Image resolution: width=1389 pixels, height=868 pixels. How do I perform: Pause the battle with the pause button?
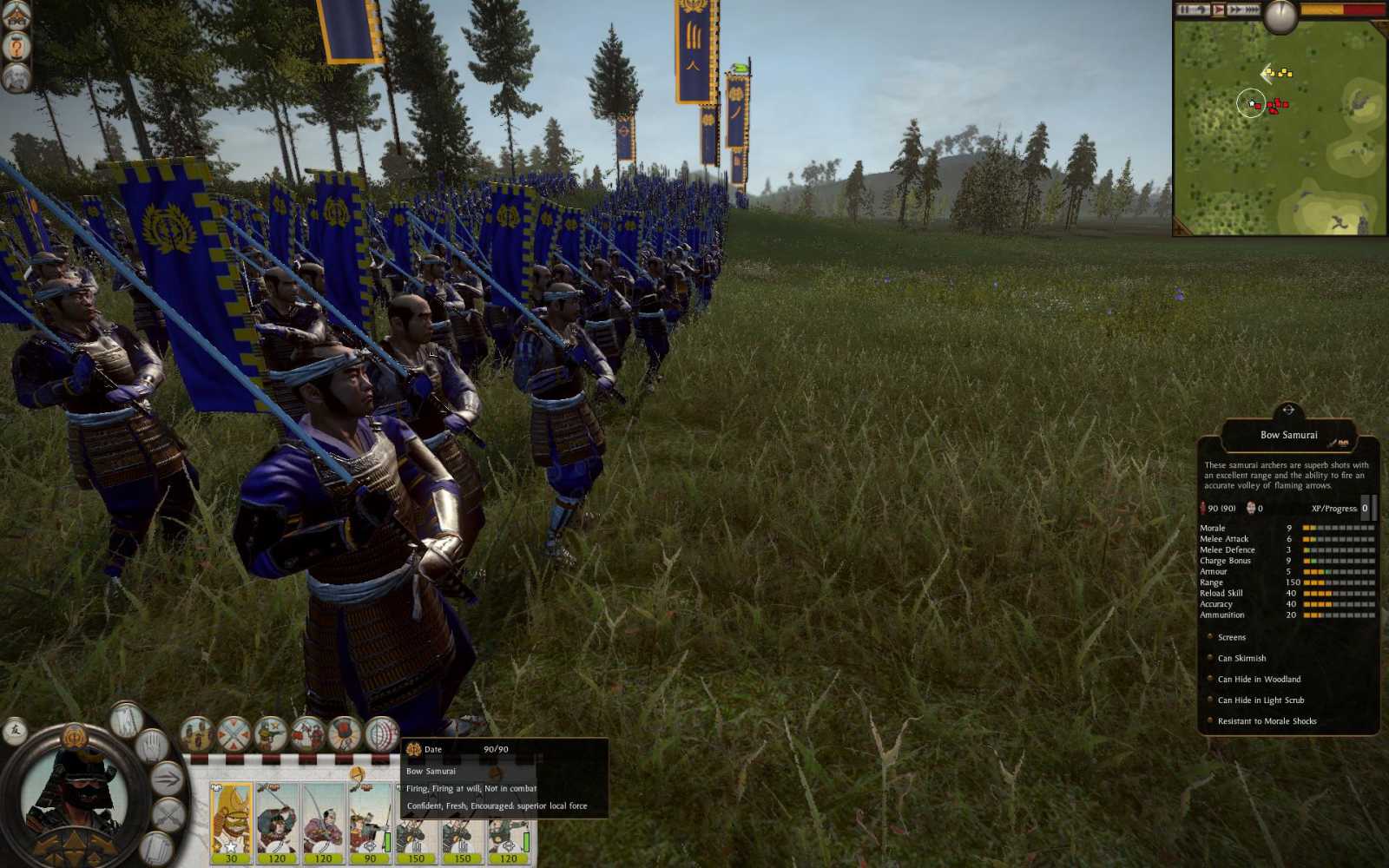click(x=1182, y=9)
